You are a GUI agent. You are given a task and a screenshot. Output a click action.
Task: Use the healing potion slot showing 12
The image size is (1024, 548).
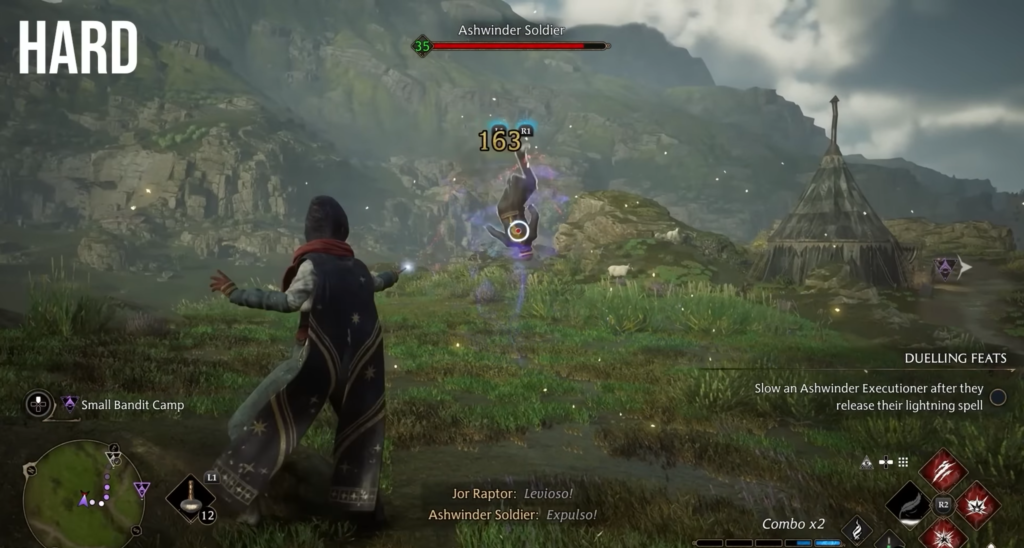click(x=191, y=498)
